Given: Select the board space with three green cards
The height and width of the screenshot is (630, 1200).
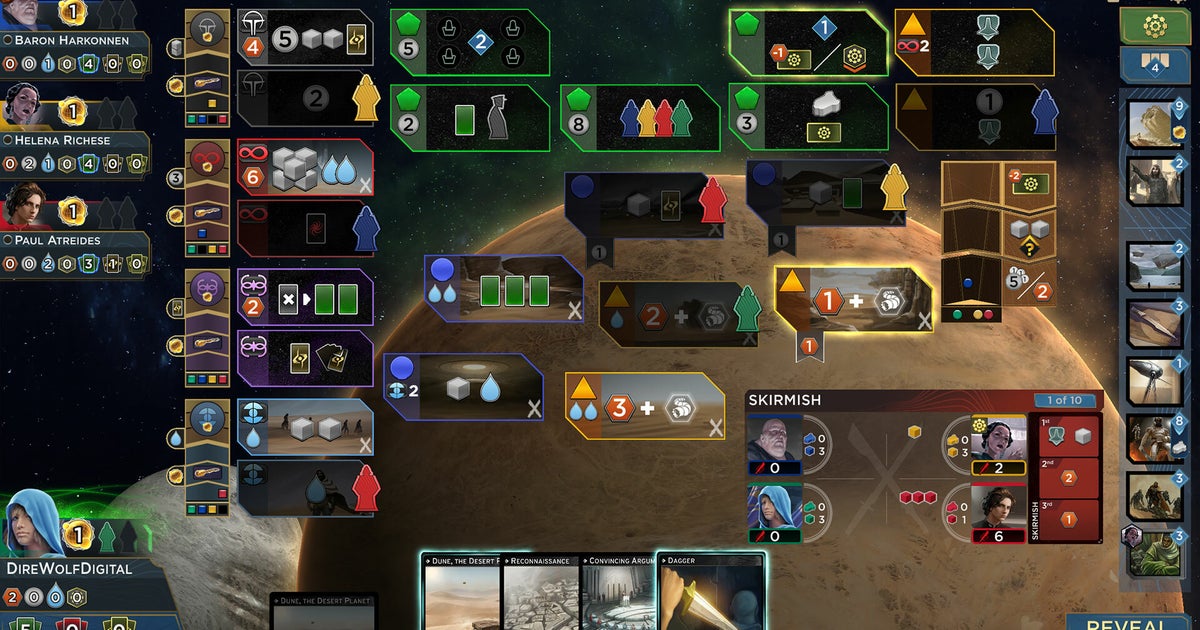Looking at the screenshot, I should coord(503,289).
